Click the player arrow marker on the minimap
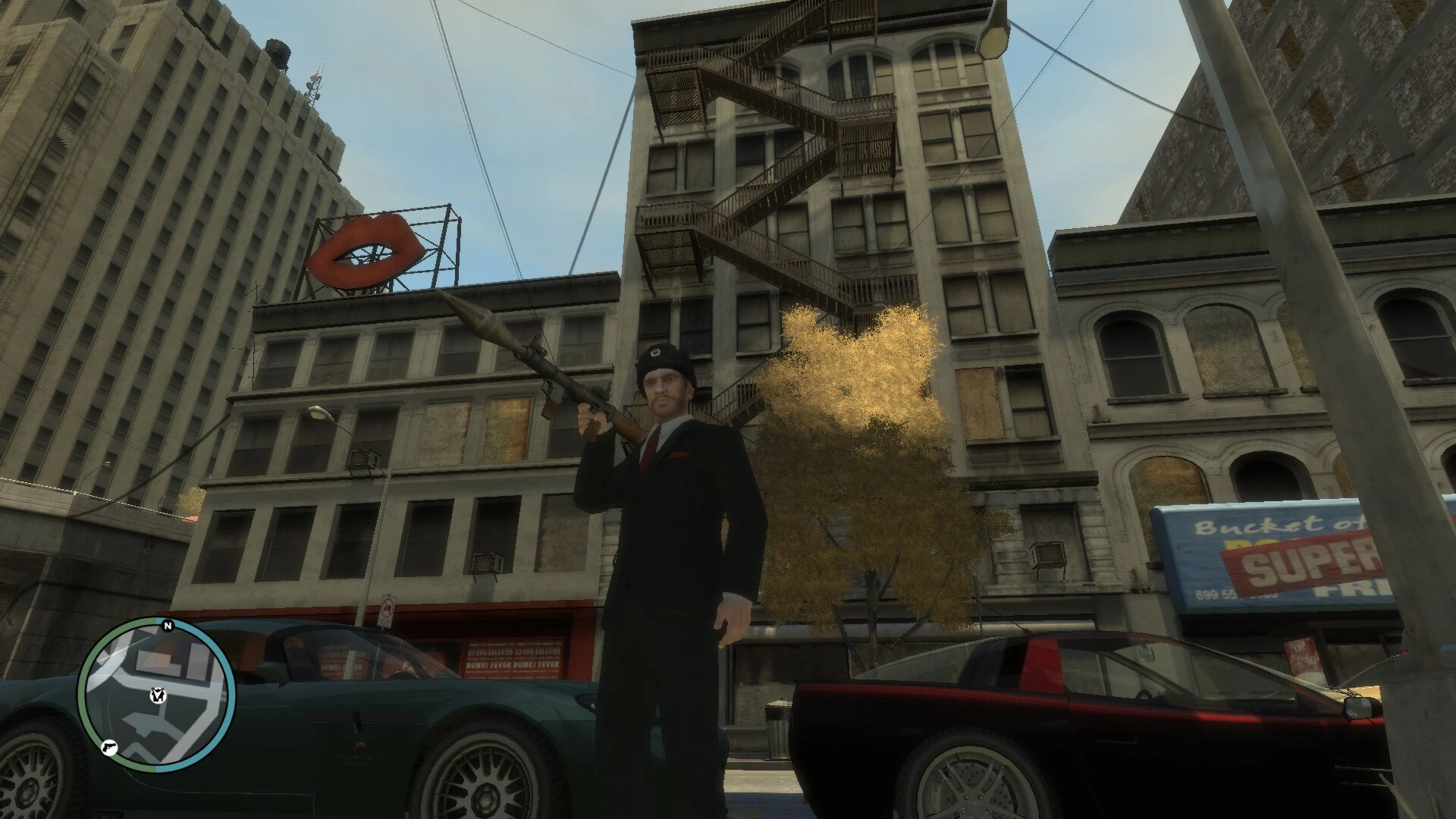 coord(158,695)
